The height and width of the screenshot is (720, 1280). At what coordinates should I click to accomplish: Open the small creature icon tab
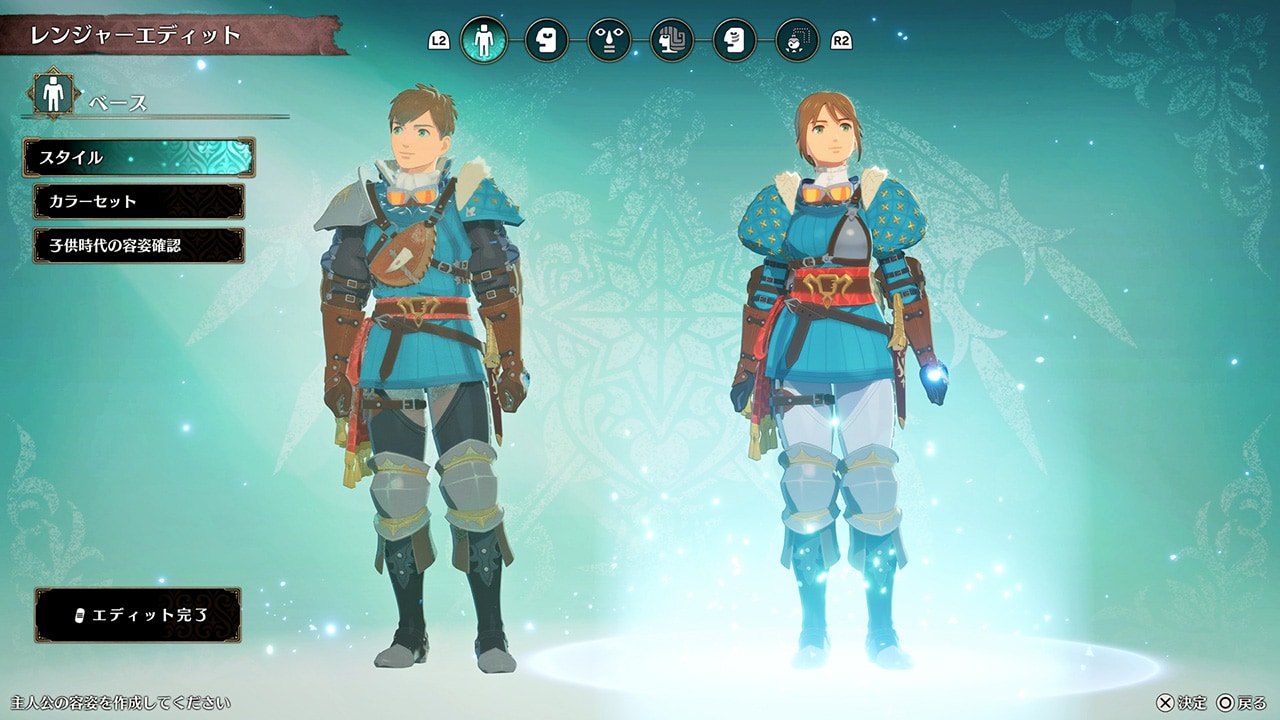click(x=797, y=40)
